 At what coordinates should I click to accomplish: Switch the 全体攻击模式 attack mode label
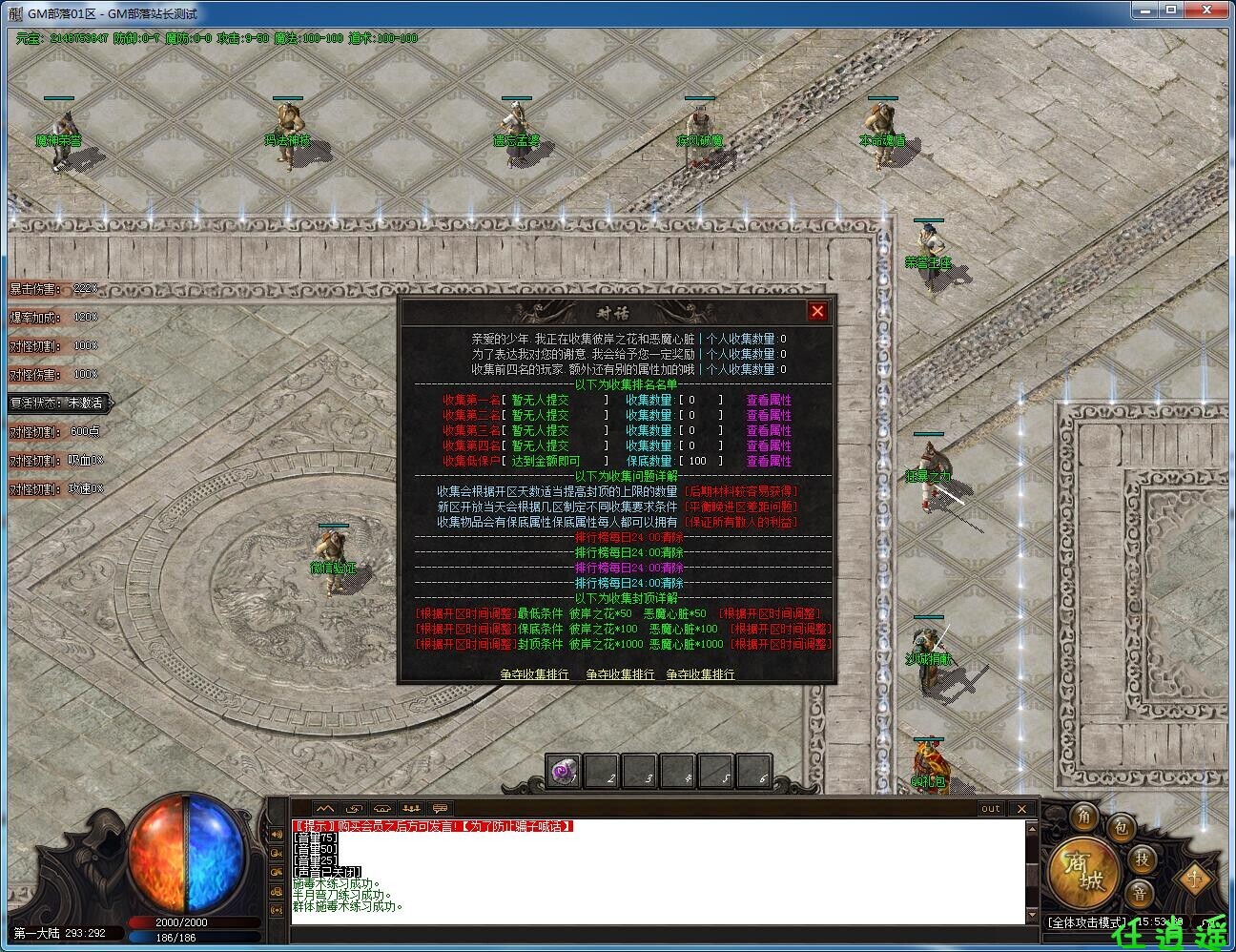point(1085,922)
